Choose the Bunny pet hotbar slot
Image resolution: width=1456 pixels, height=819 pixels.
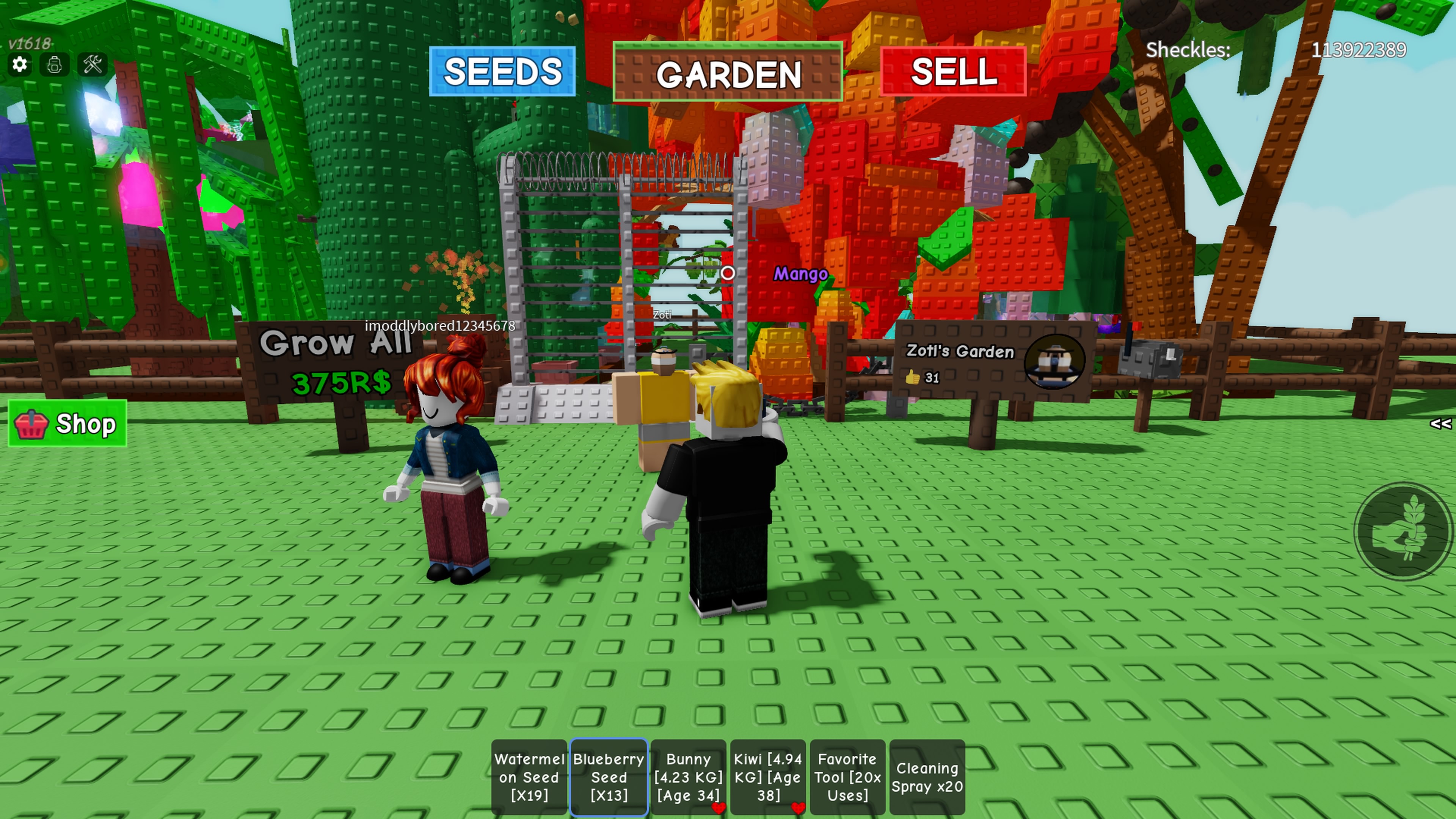688,777
